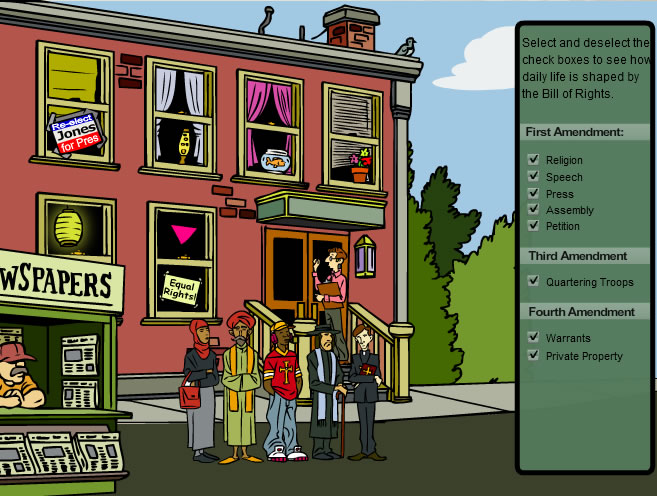Toggle the Assembly check box
Screen dimensions: 657x496
[534, 210]
